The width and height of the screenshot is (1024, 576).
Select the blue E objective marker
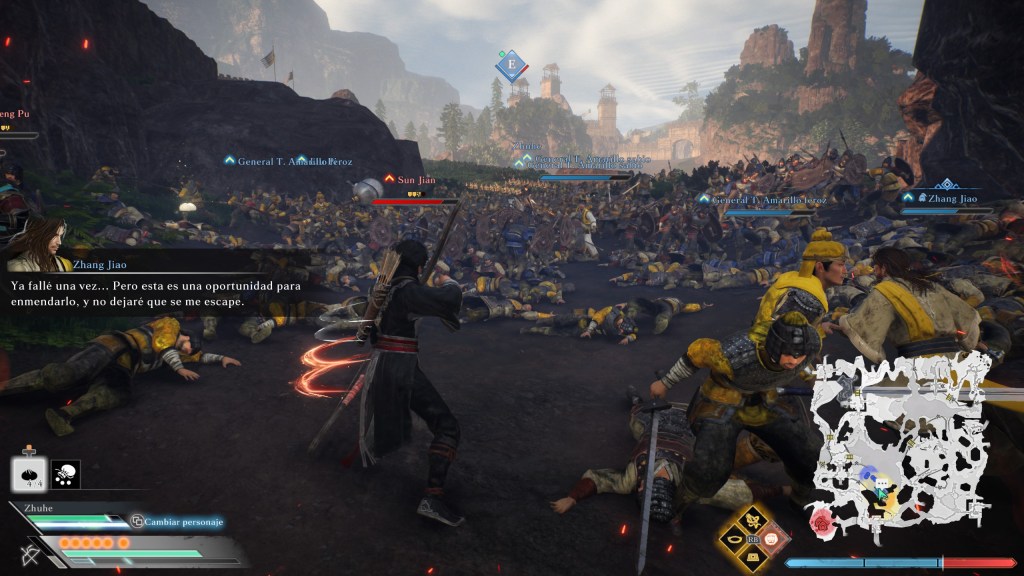[x=511, y=66]
